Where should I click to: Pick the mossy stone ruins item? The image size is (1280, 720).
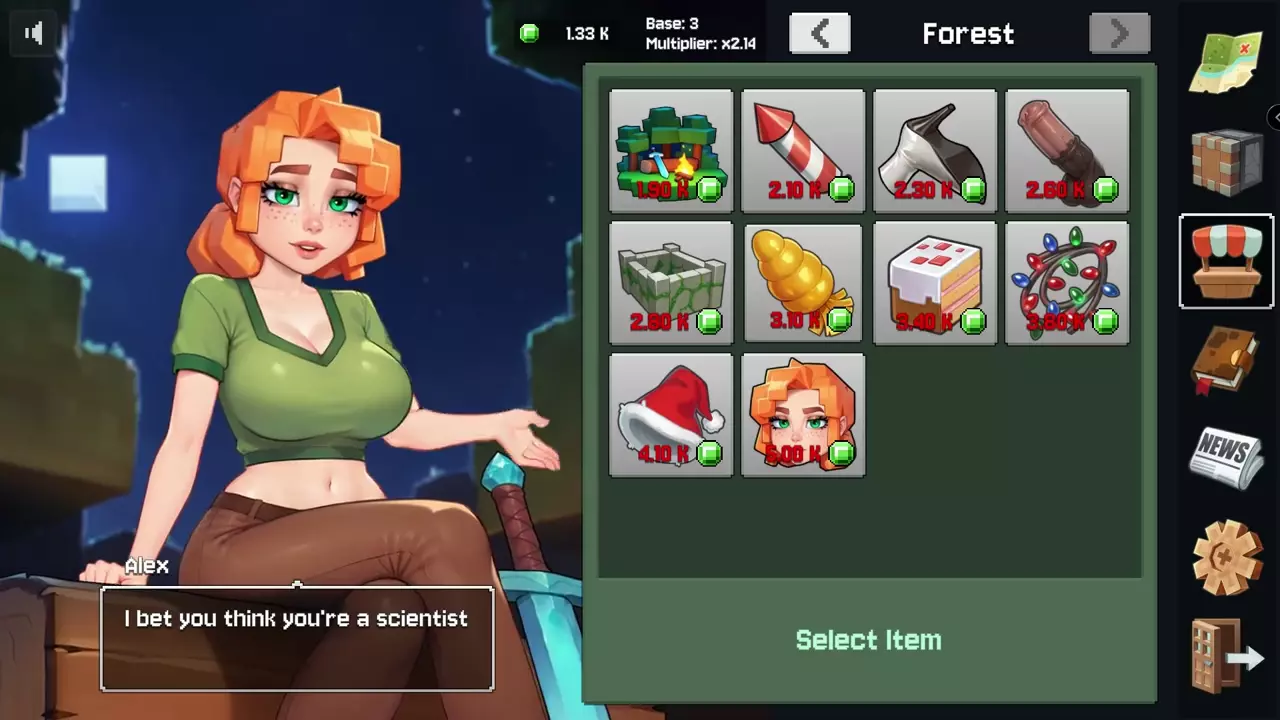(671, 283)
